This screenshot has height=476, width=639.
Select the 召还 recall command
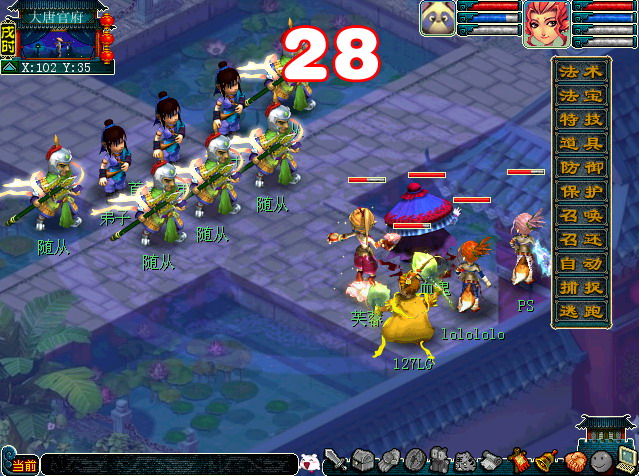pos(581,239)
